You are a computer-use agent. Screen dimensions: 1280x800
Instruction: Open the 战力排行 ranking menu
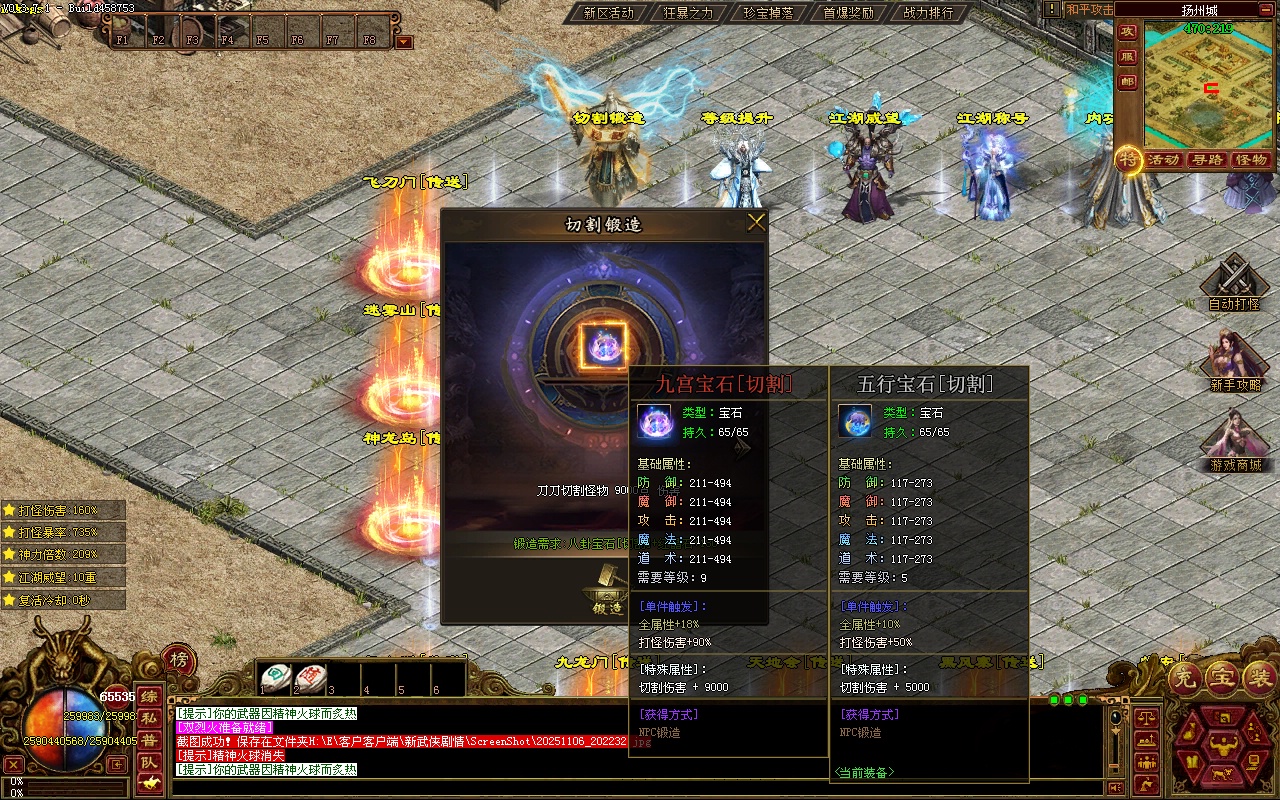pyautogui.click(x=928, y=13)
